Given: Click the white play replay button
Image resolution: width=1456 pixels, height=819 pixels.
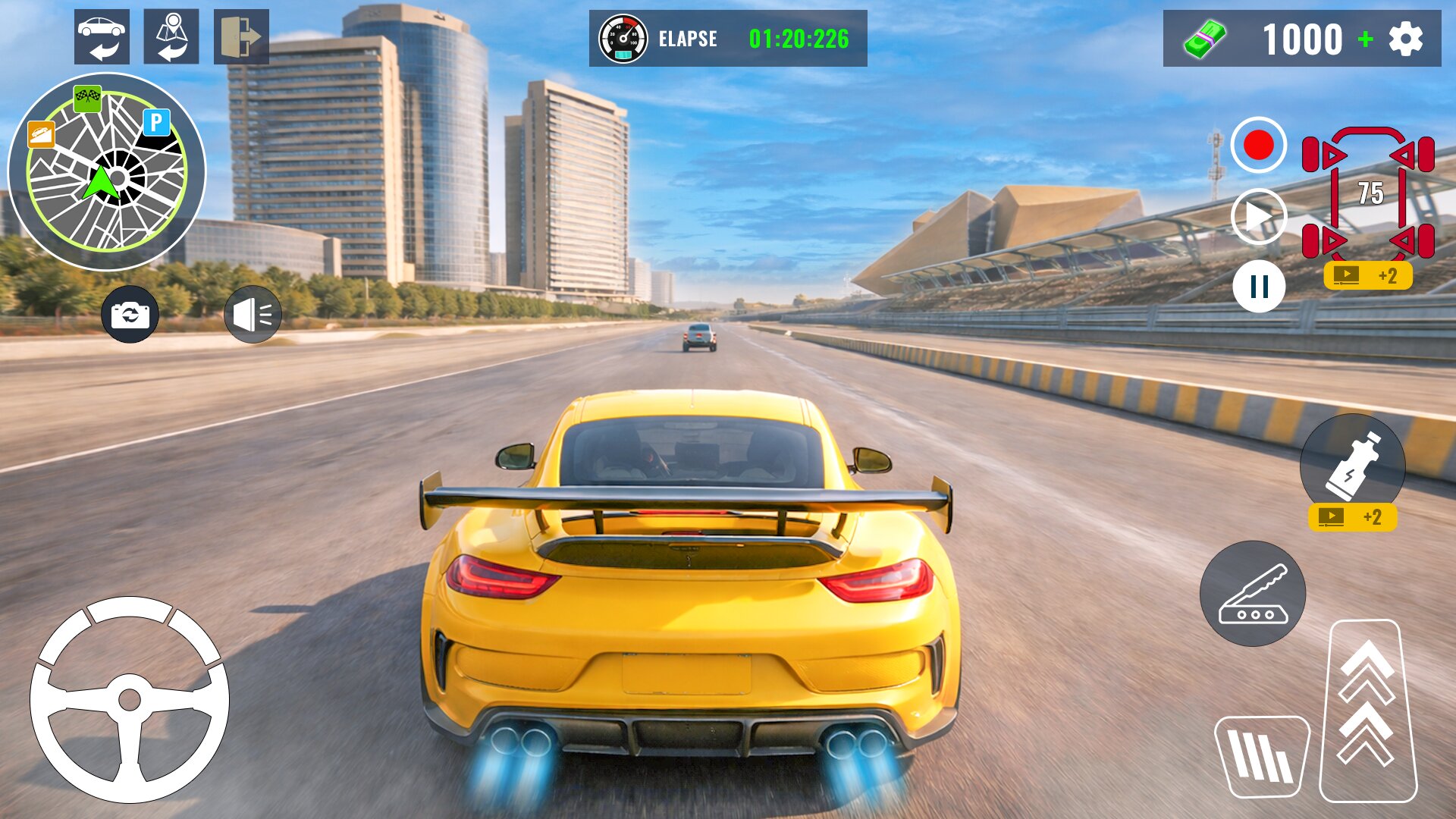Looking at the screenshot, I should click(x=1258, y=217).
